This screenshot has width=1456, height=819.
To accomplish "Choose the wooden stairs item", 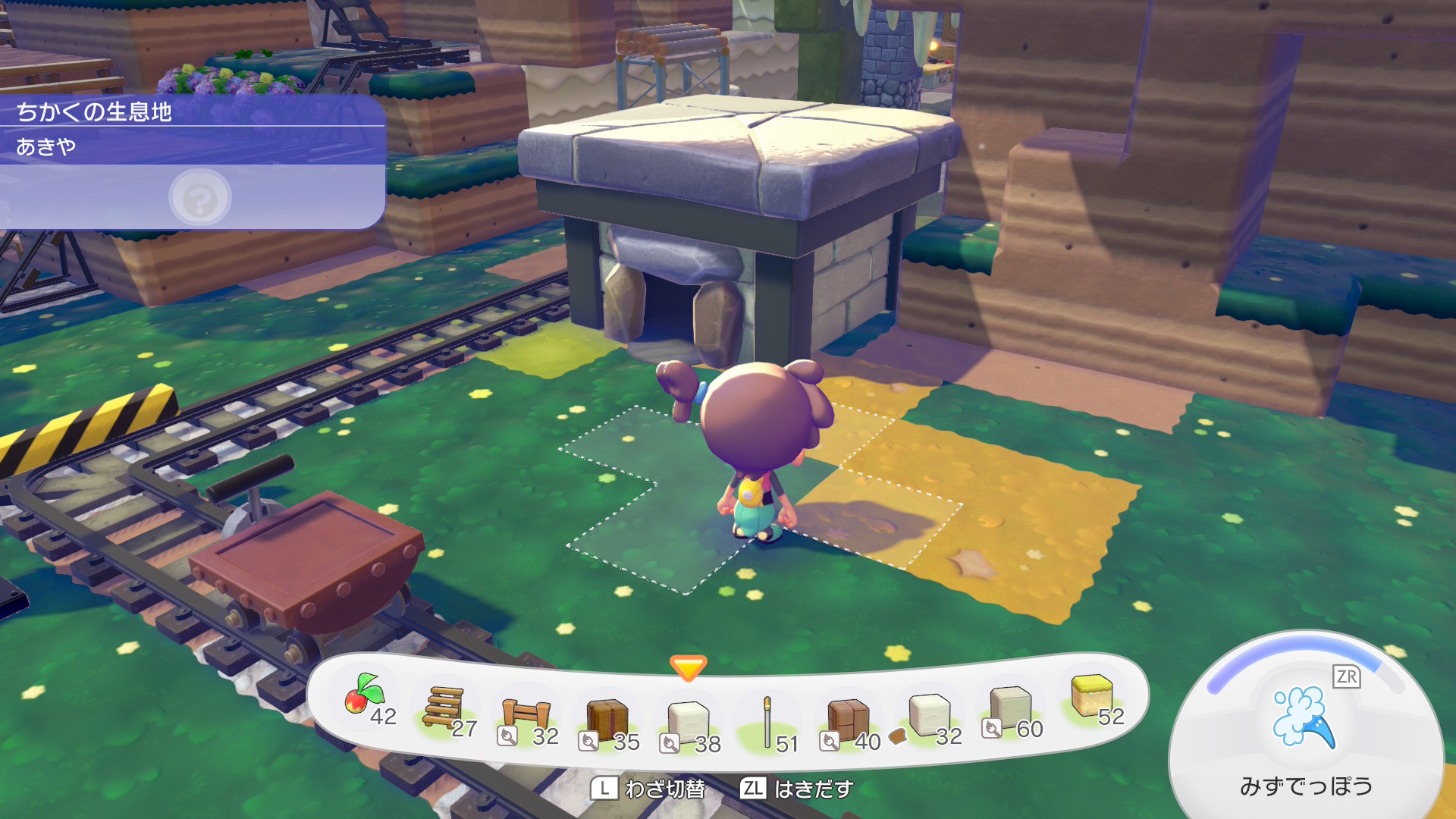I will click(444, 708).
